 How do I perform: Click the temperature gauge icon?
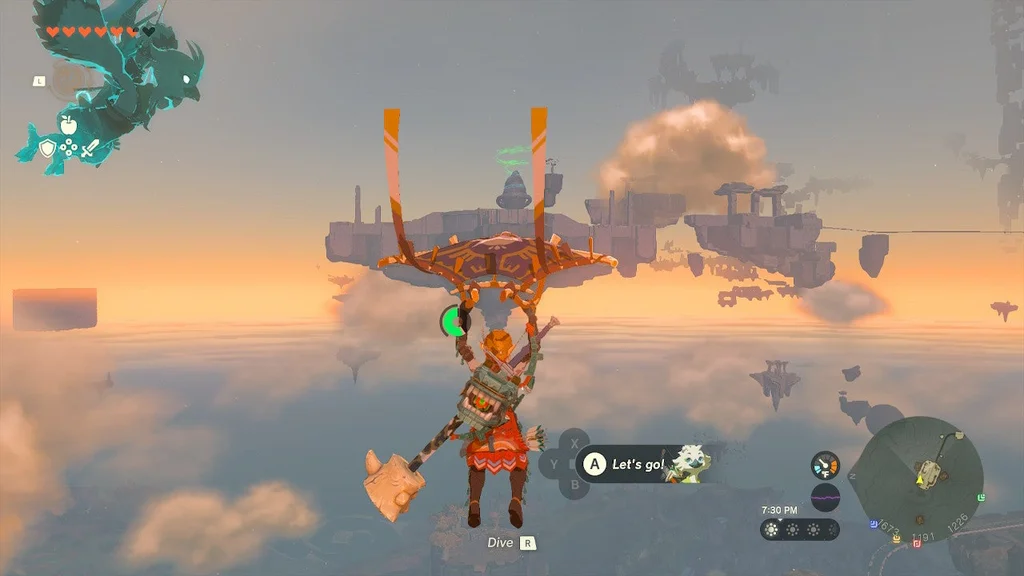tap(825, 465)
